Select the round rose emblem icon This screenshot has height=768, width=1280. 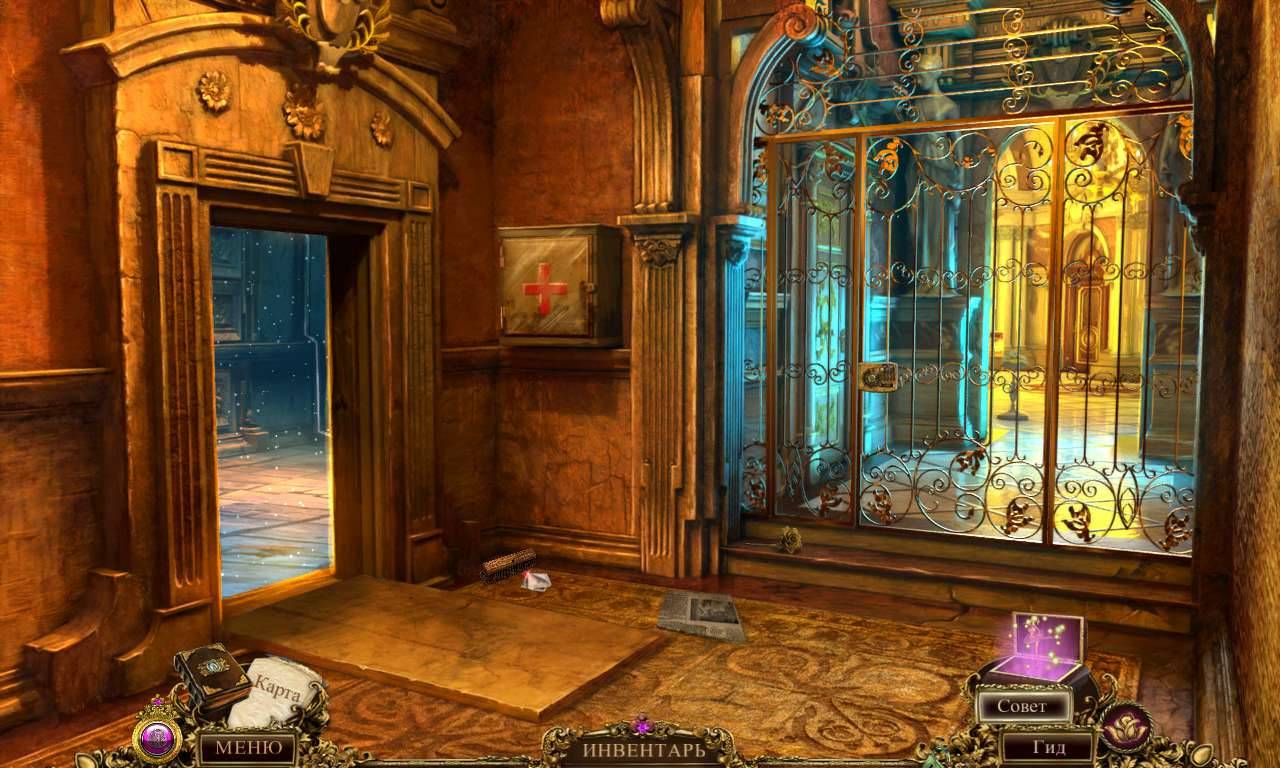pyautogui.click(x=1125, y=727)
